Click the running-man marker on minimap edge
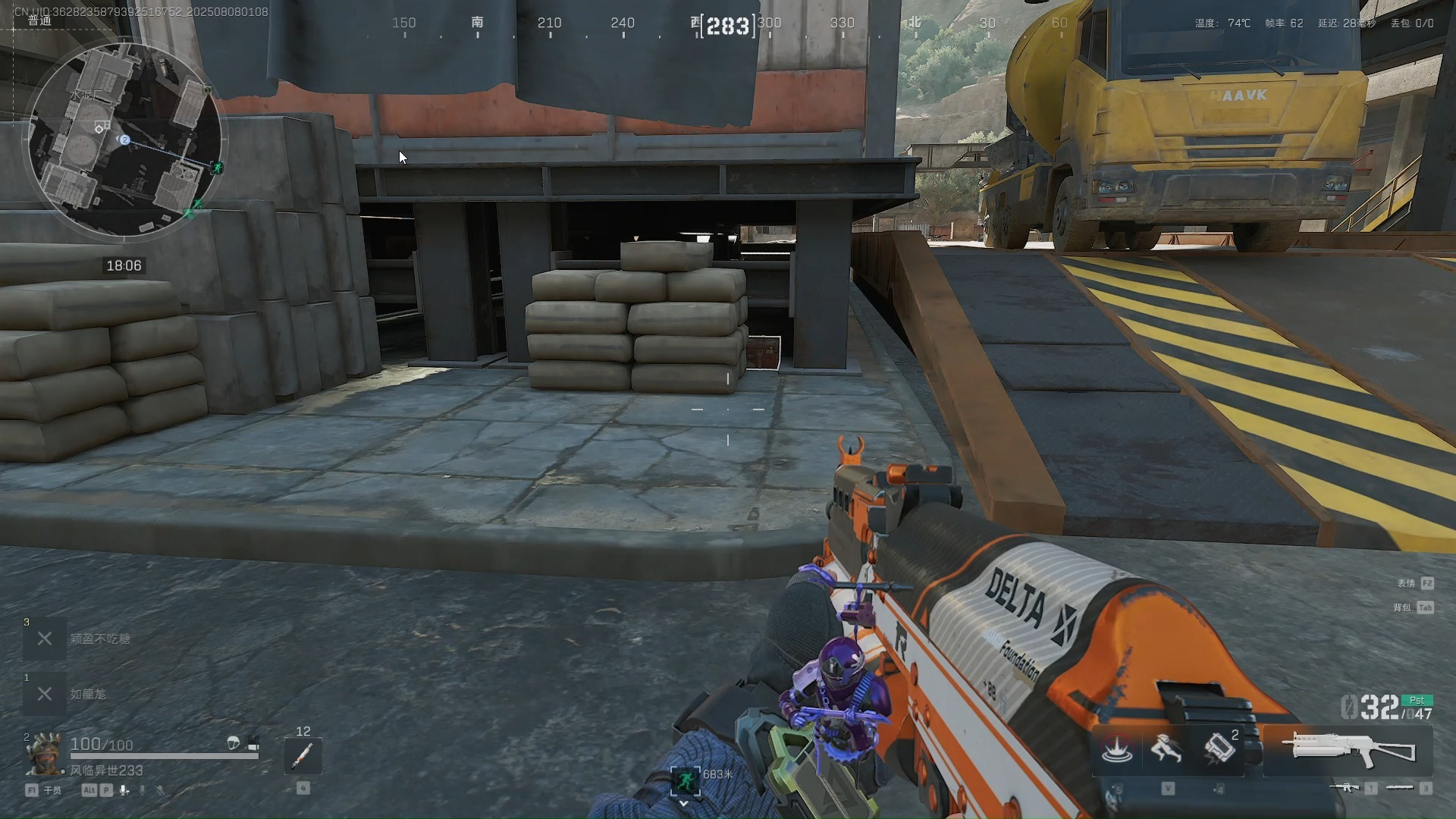 click(218, 167)
